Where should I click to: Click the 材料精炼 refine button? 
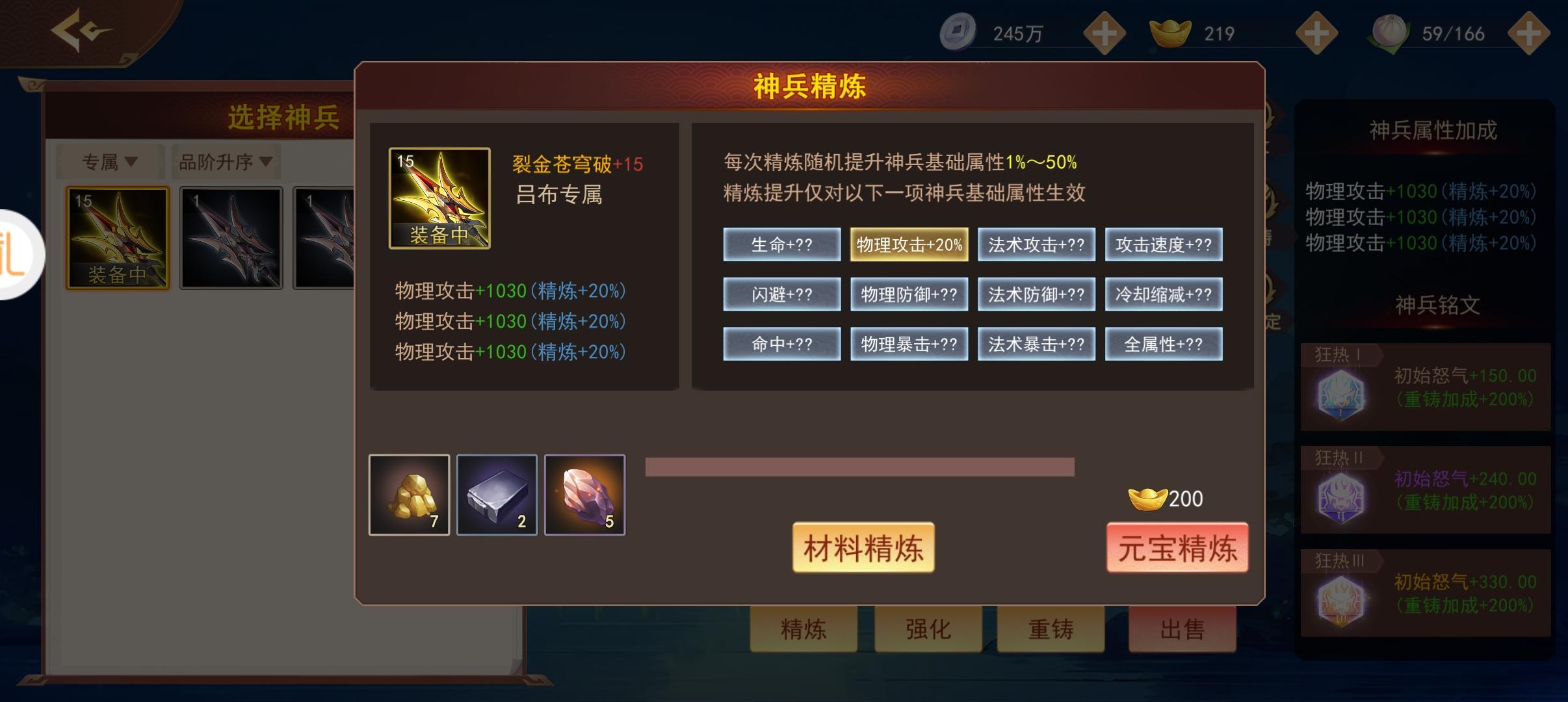[863, 548]
